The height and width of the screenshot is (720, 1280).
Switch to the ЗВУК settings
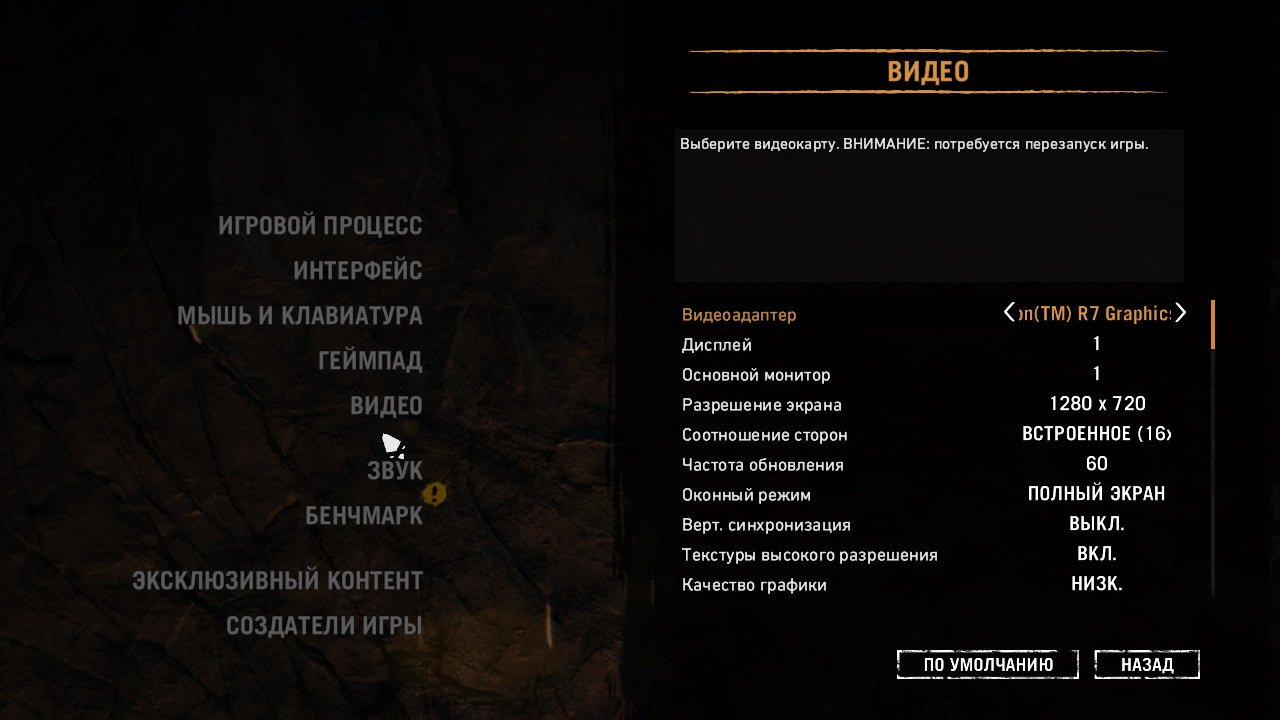(395, 470)
